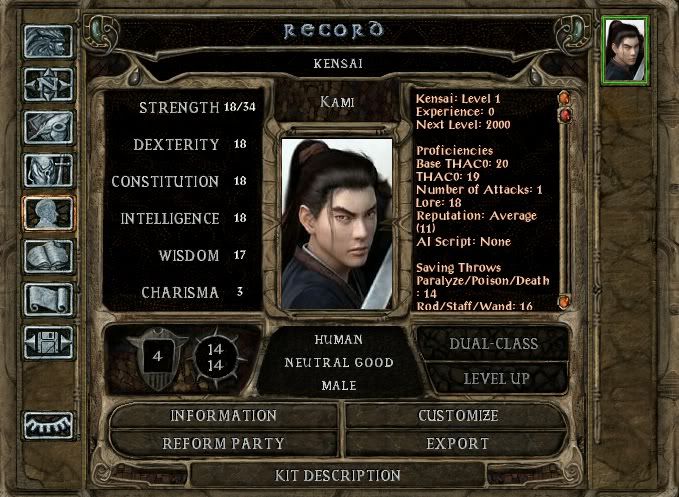The height and width of the screenshot is (497, 679).
Task: Select the Dual-Class button
Action: 494,344
